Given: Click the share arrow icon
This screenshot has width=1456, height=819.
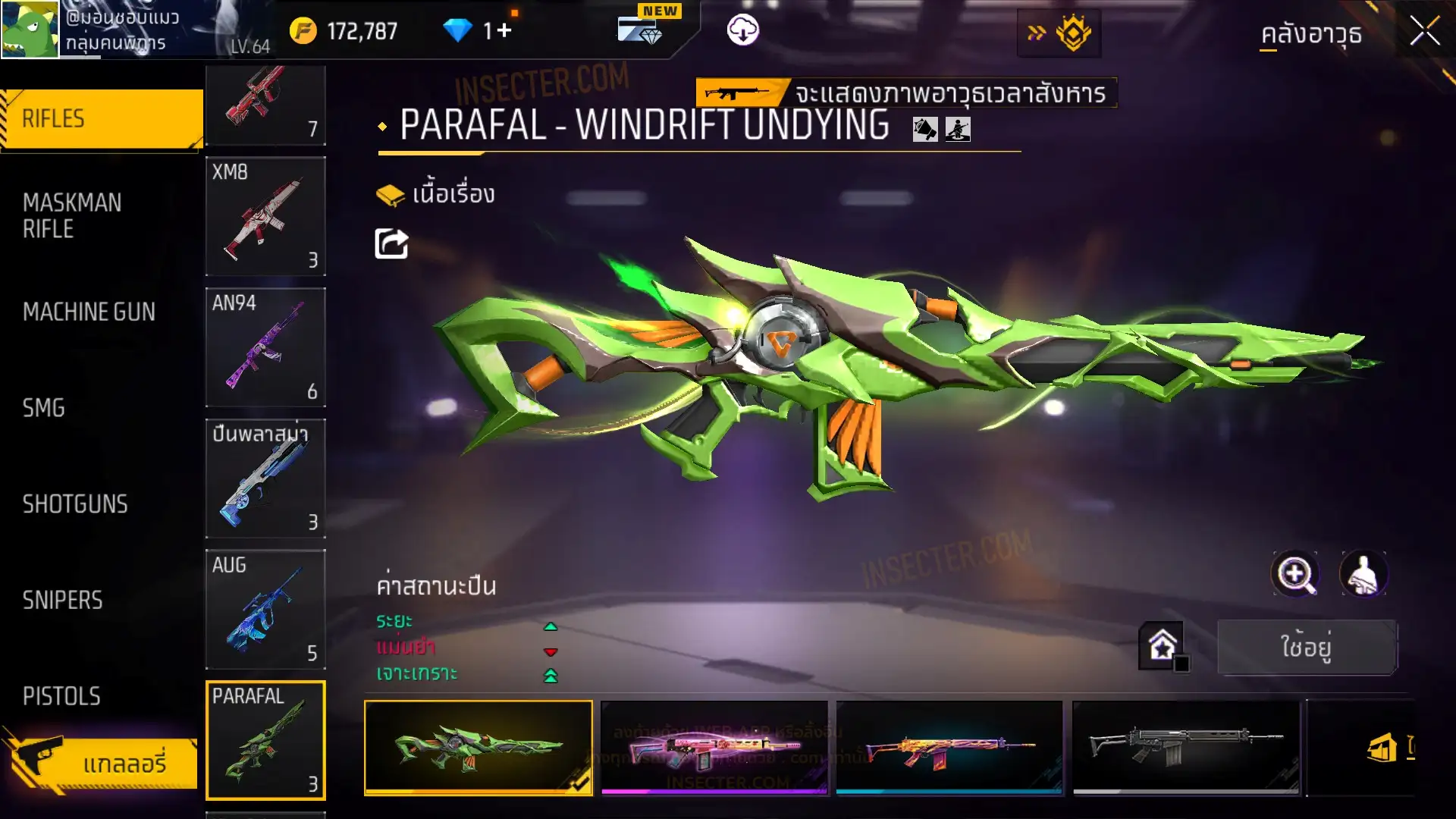Looking at the screenshot, I should (391, 244).
